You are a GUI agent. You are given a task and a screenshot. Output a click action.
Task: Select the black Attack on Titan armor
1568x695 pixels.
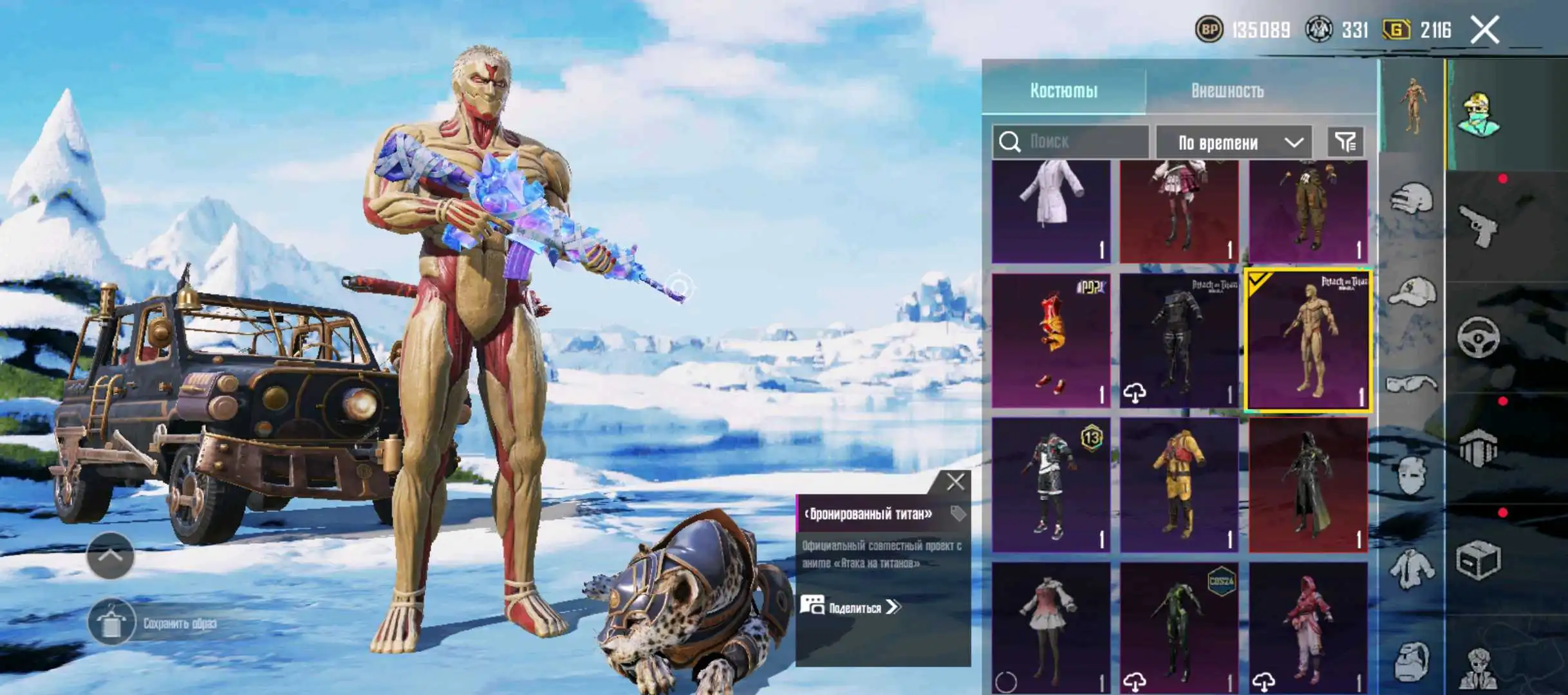(1179, 341)
